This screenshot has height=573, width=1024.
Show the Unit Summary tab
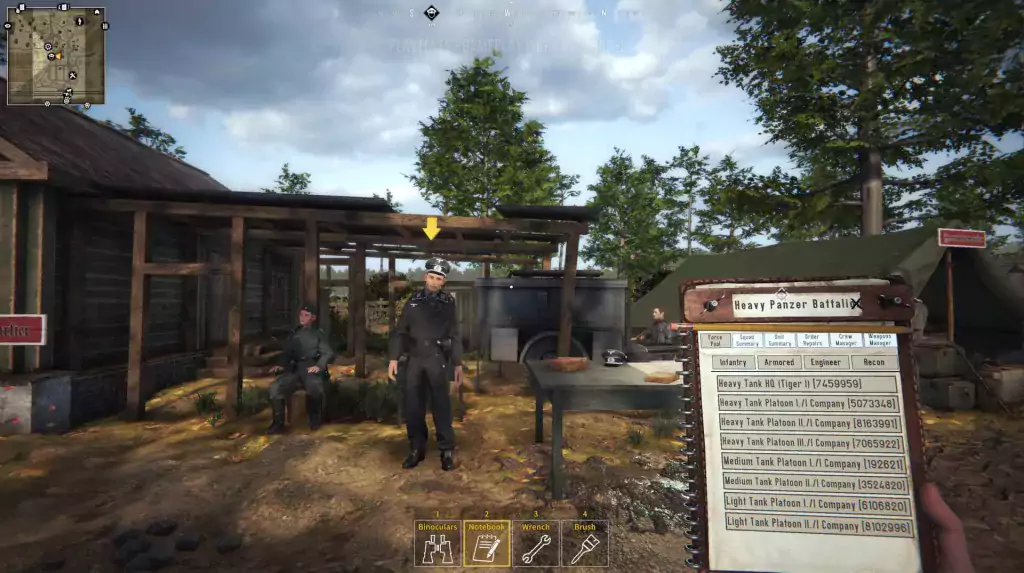pyautogui.click(x=780, y=340)
